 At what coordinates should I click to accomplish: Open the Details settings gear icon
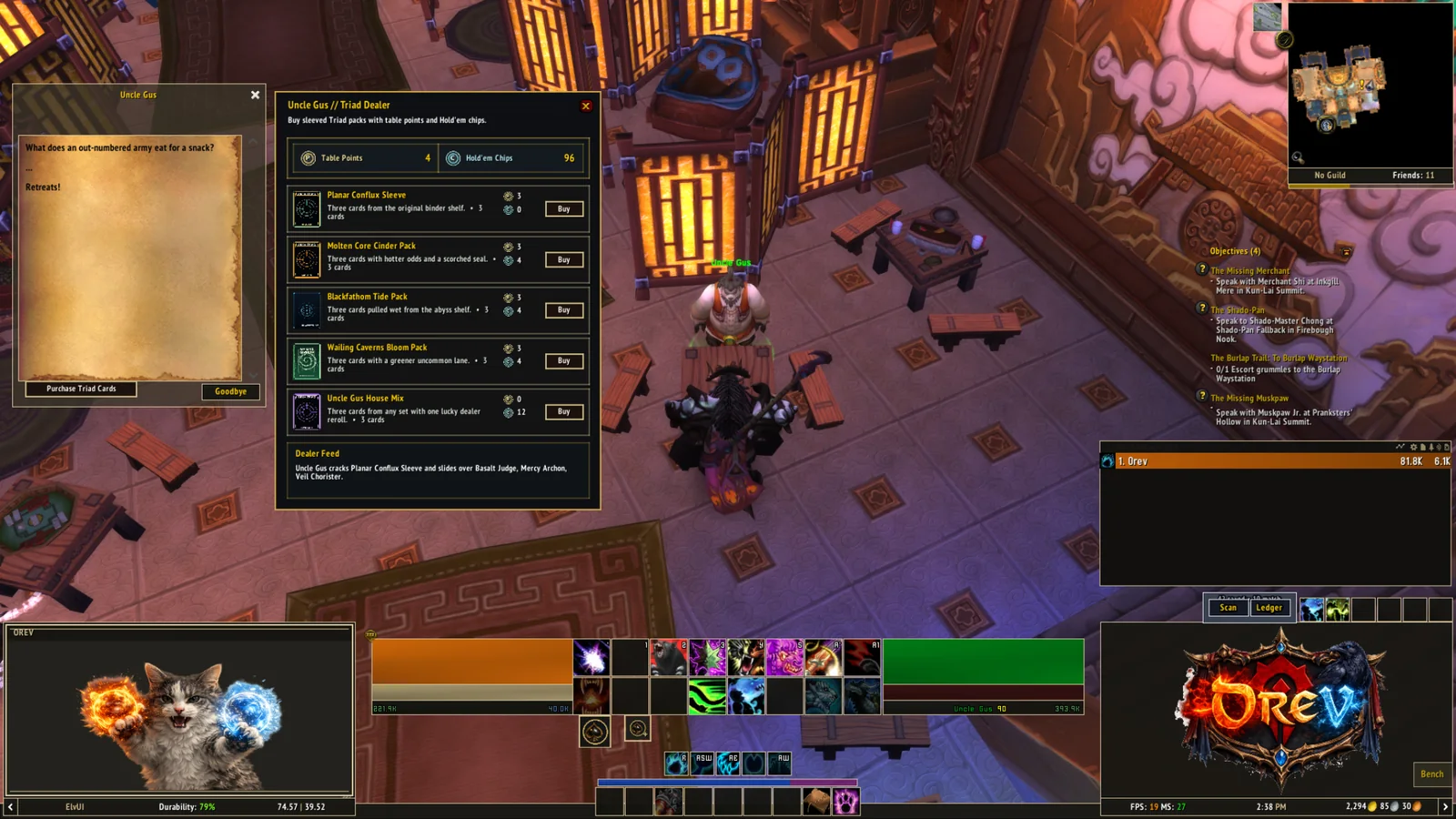click(1413, 447)
